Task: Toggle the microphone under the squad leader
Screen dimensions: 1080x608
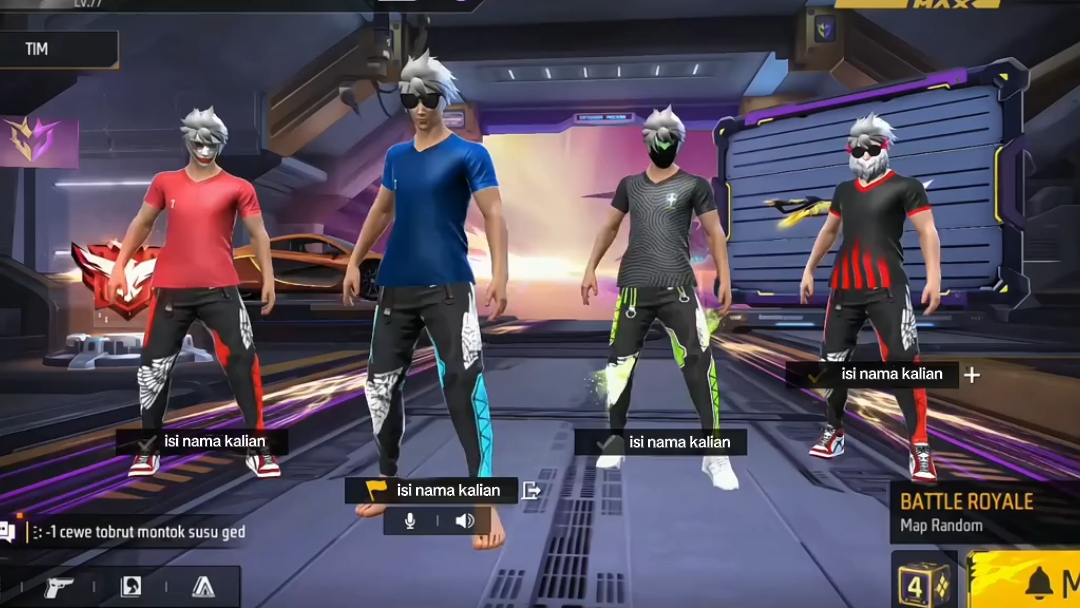Action: coord(410,520)
